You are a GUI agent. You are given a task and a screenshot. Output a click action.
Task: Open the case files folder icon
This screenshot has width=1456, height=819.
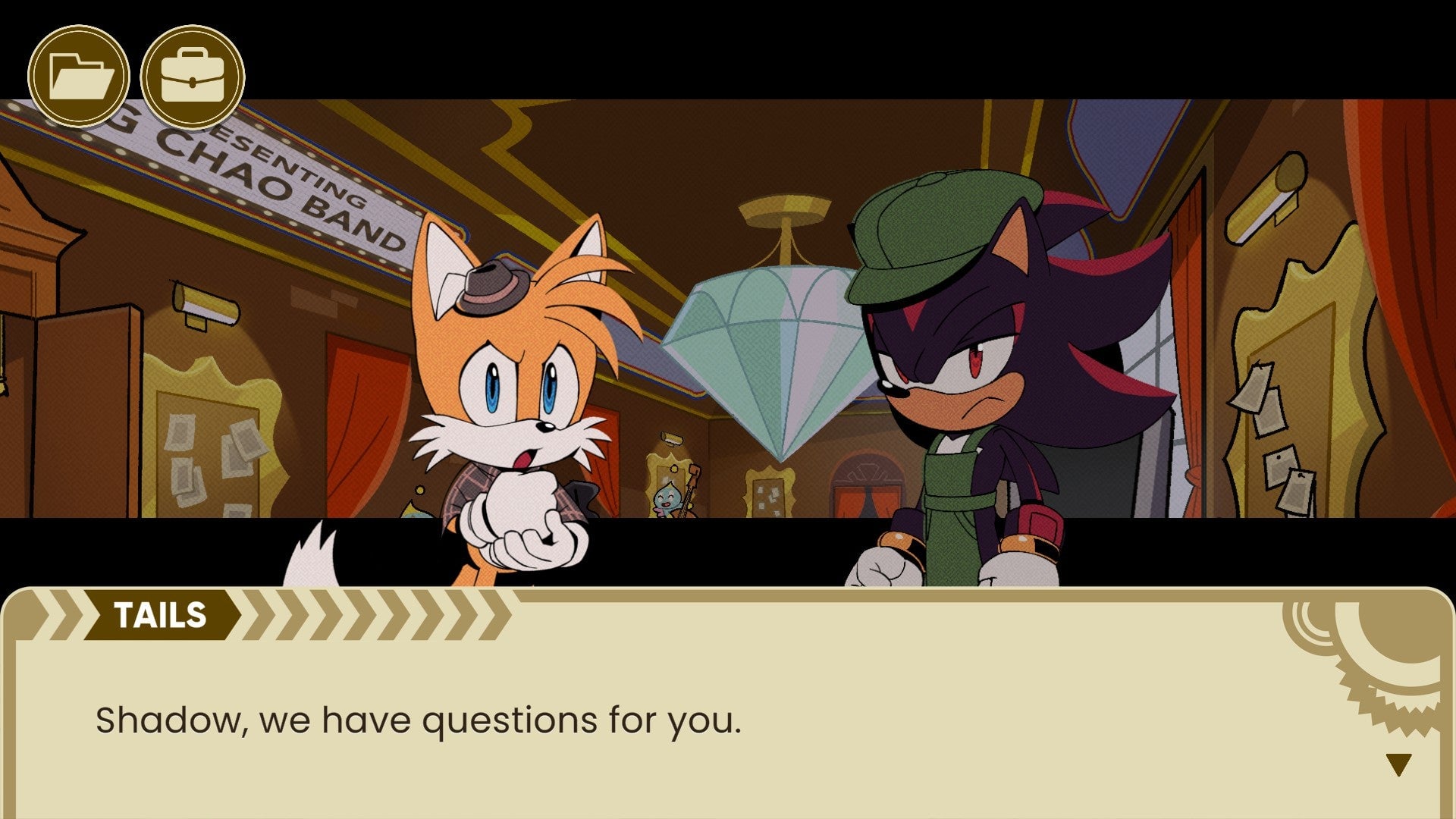coord(78,76)
